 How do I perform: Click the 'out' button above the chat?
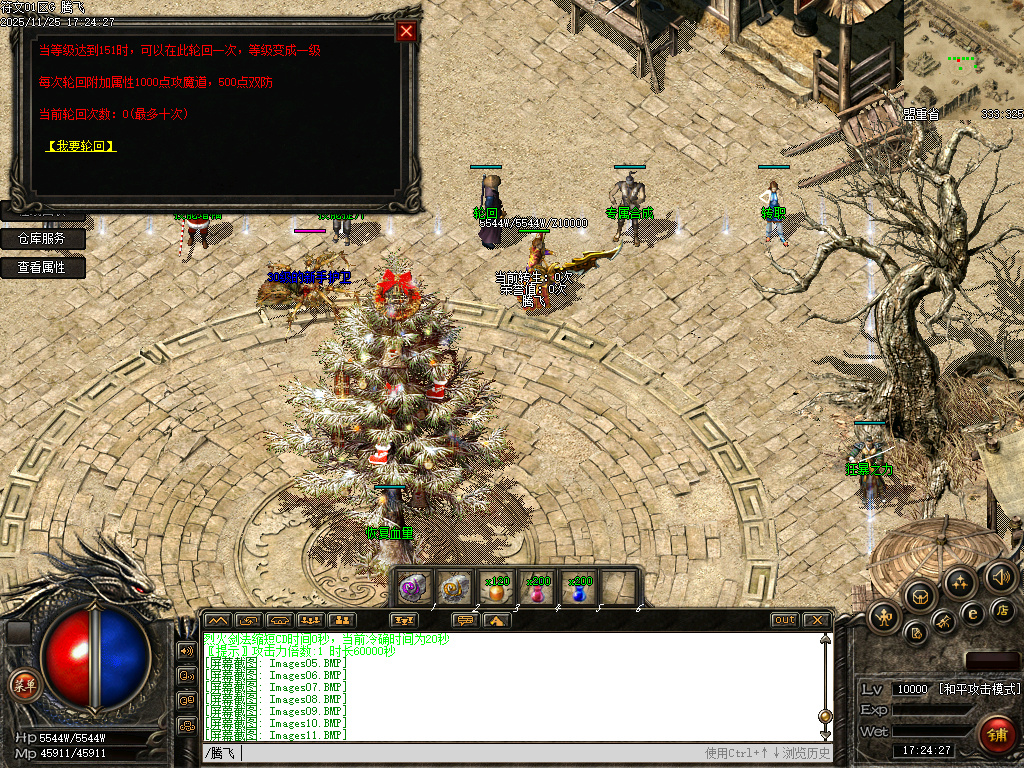[784, 620]
